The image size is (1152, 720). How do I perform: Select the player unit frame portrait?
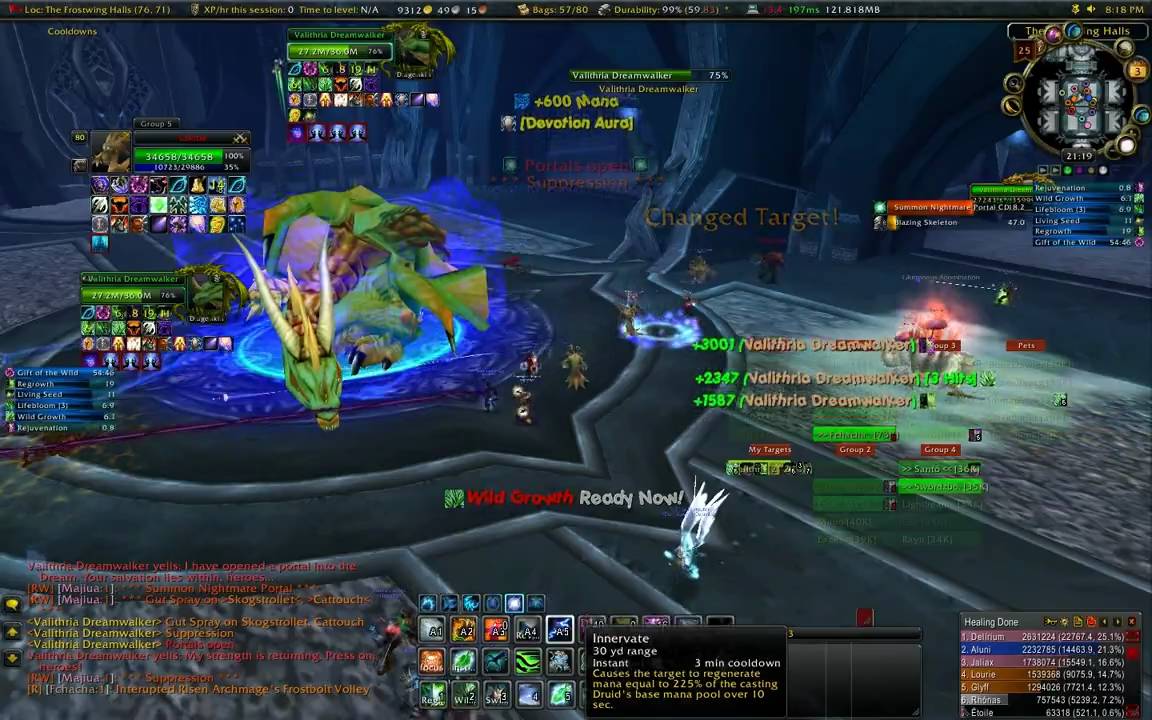(111, 153)
